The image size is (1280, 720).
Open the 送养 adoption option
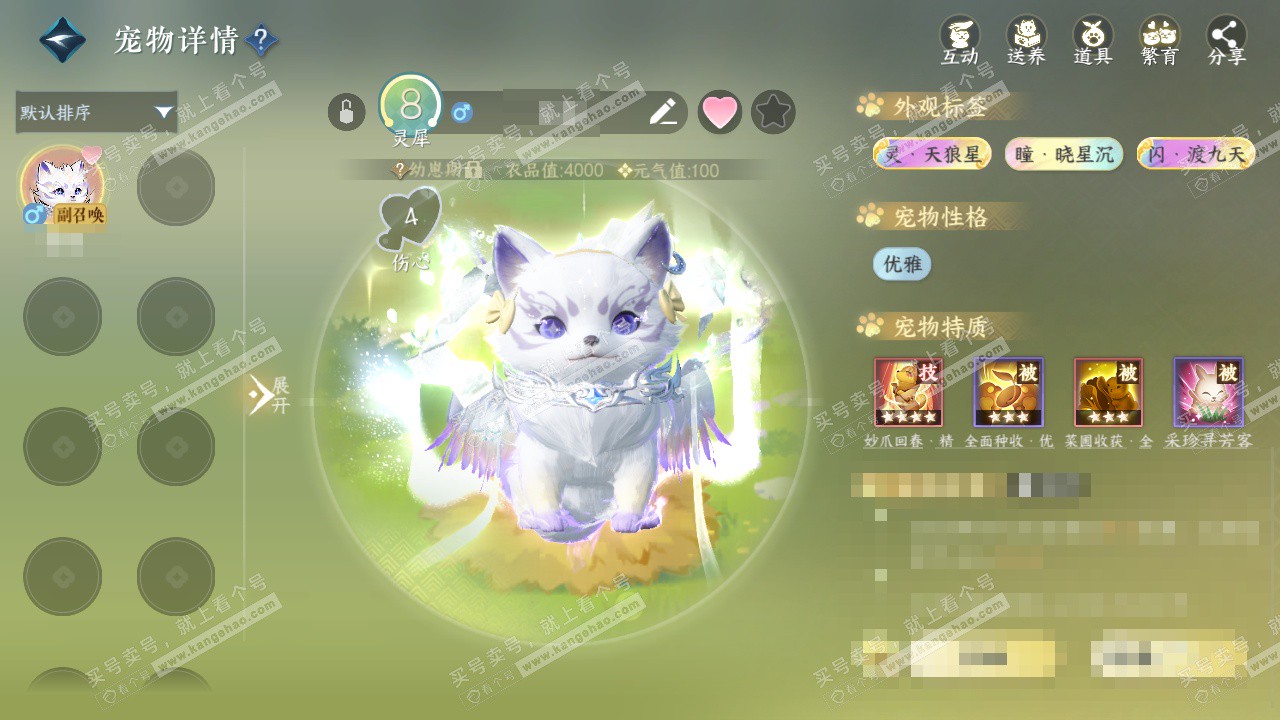click(x=1026, y=40)
